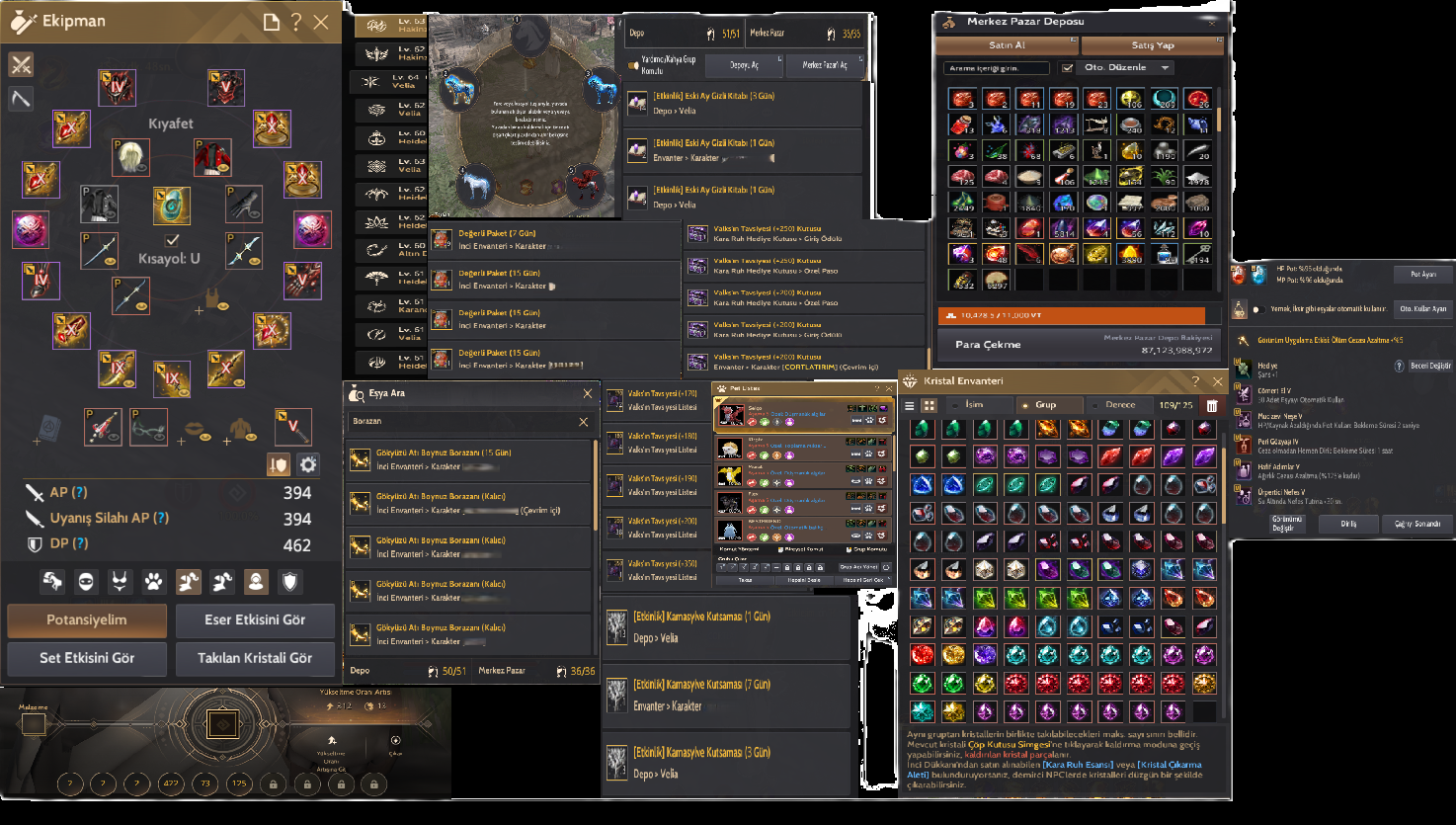Open the Ekipman help question mark

click(x=294, y=21)
